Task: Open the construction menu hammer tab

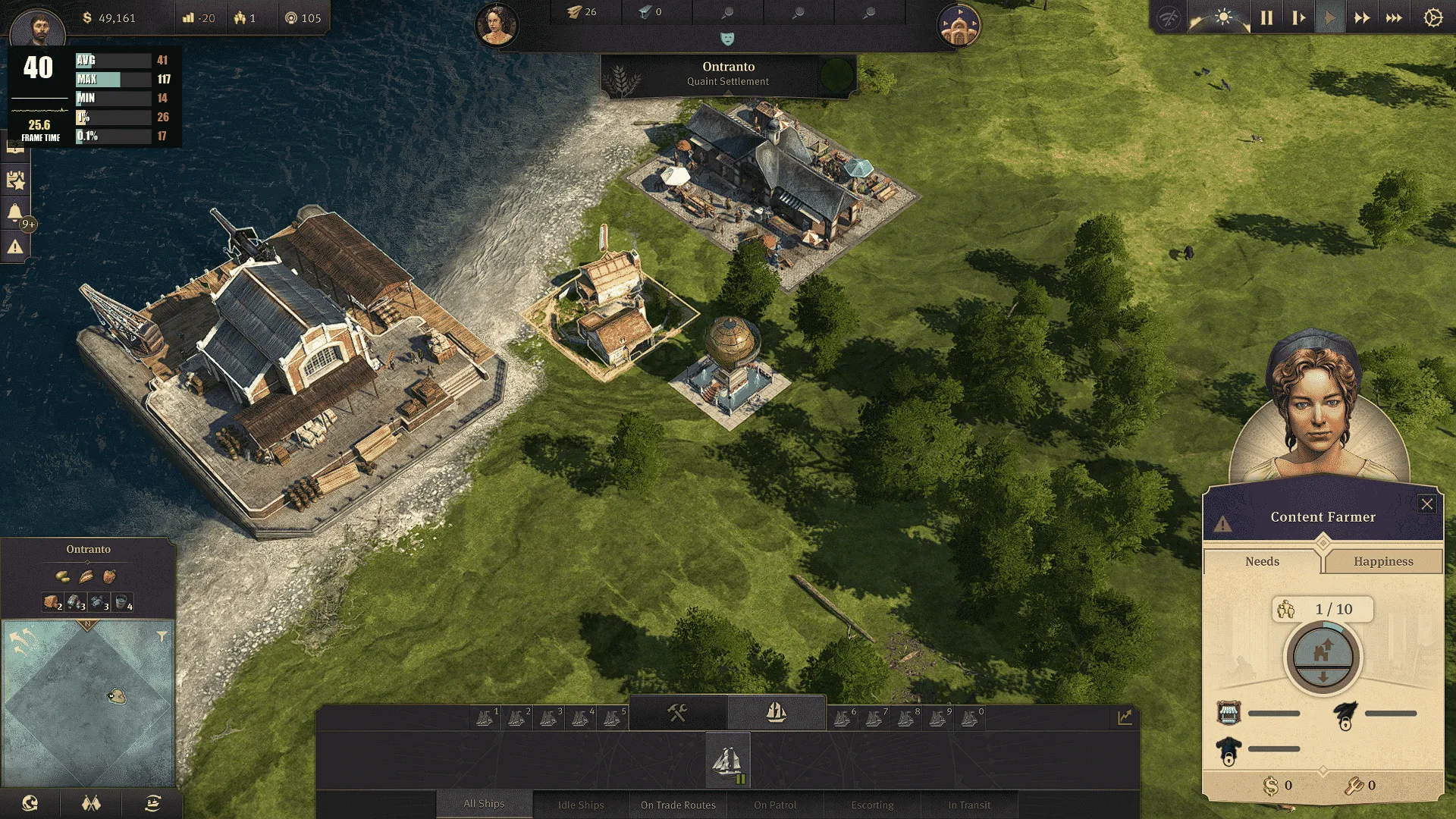Action: [x=677, y=713]
